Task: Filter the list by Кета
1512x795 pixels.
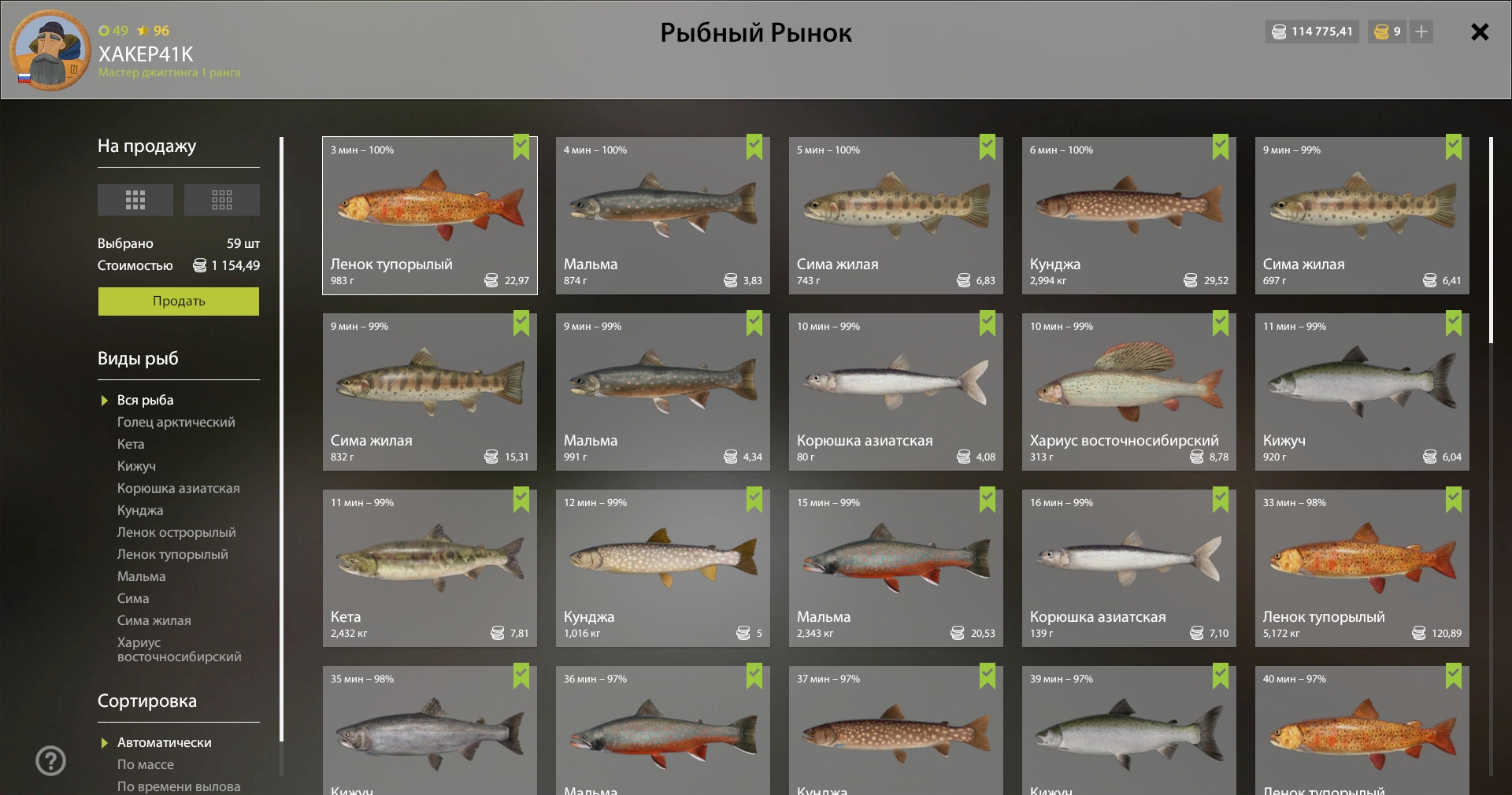Action: click(131, 444)
